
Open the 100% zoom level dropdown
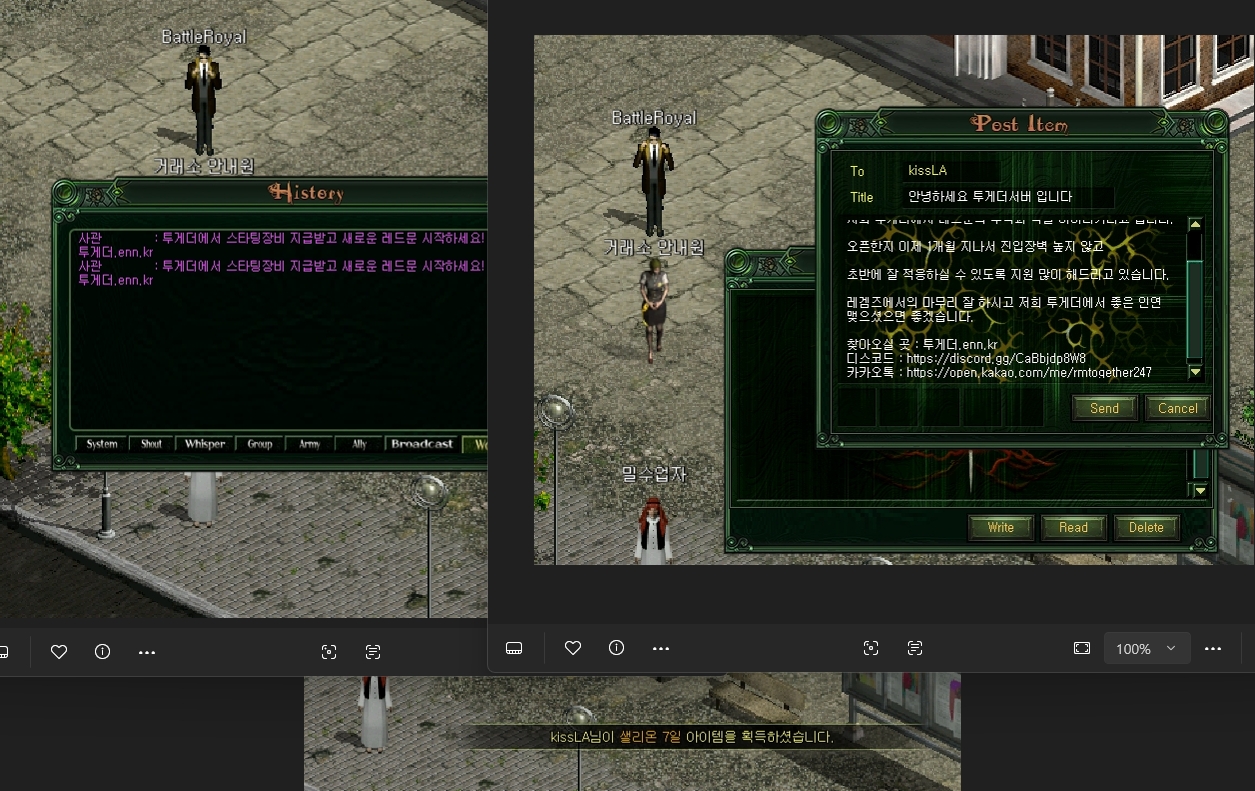(x=1146, y=648)
